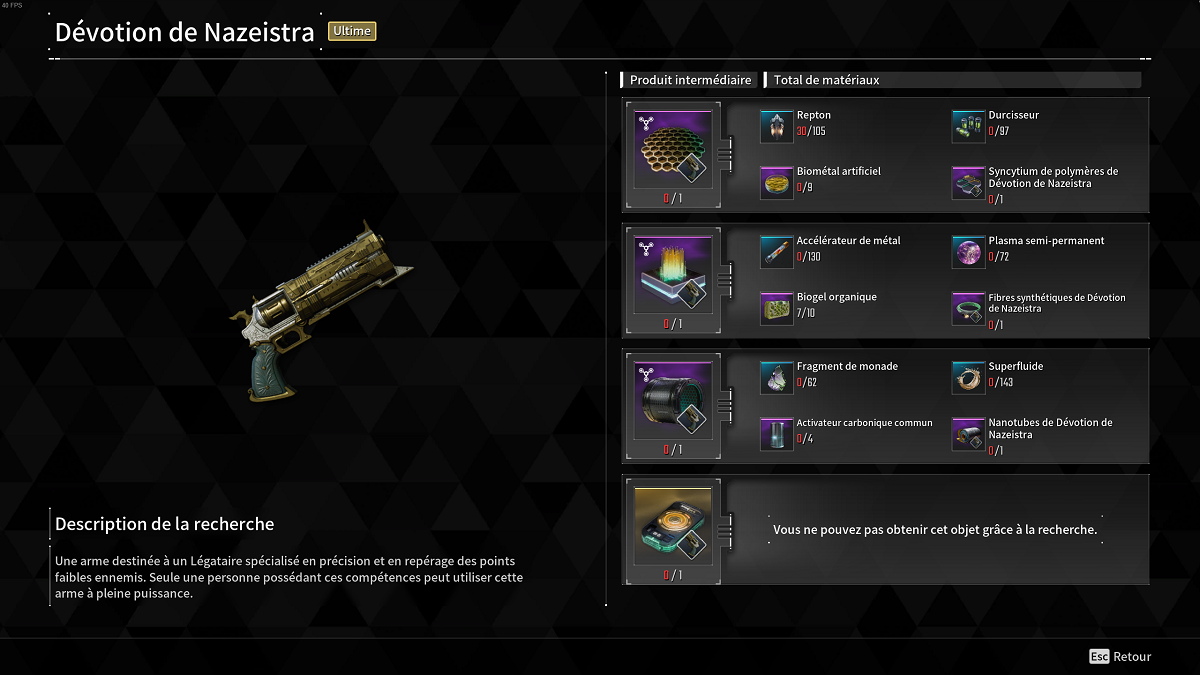Viewport: 1200px width, 675px height.
Task: Switch to the Produit intermédiaire tab
Action: coord(689,80)
